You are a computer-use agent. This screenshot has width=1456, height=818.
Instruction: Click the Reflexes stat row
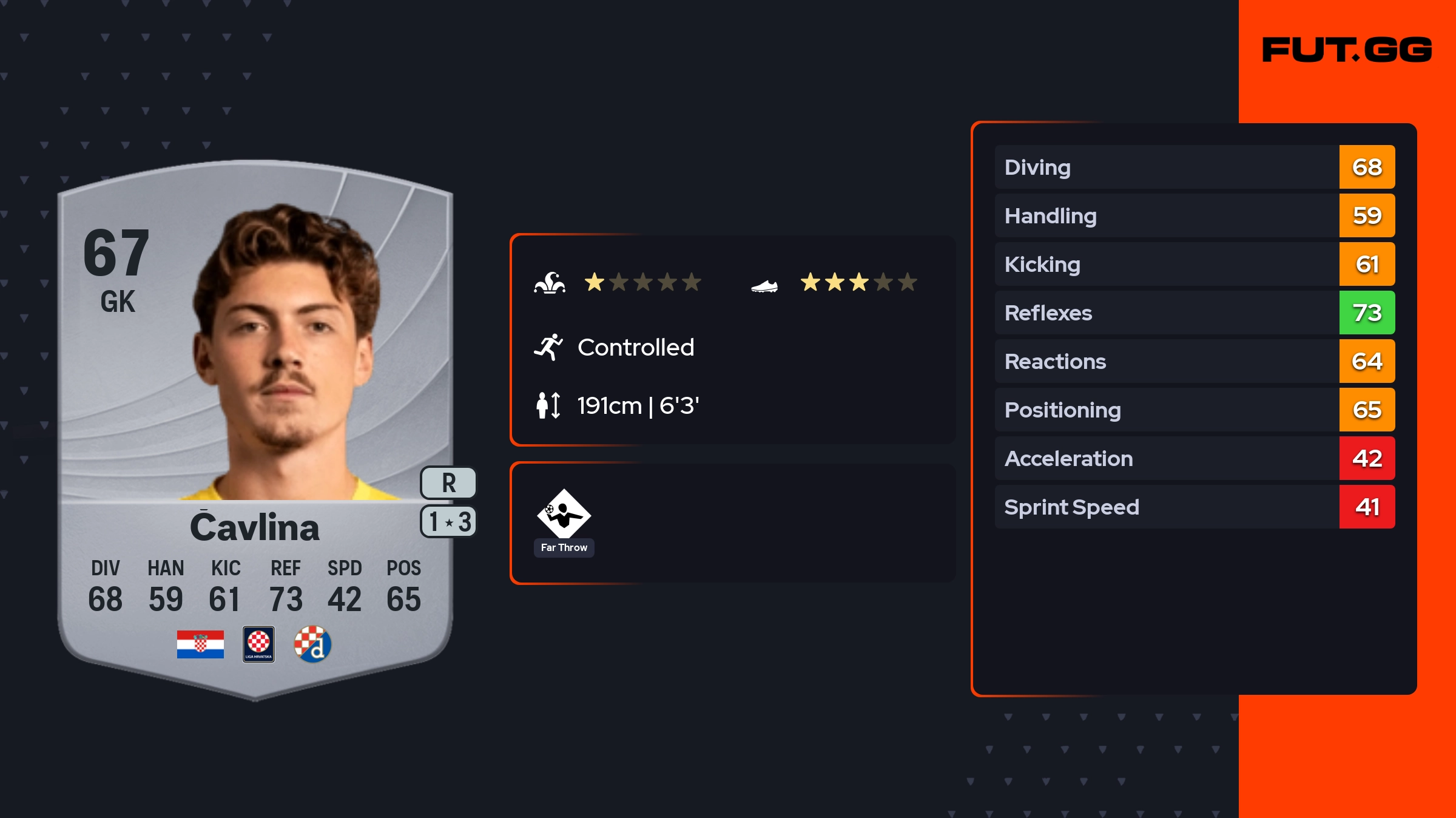pos(1194,313)
